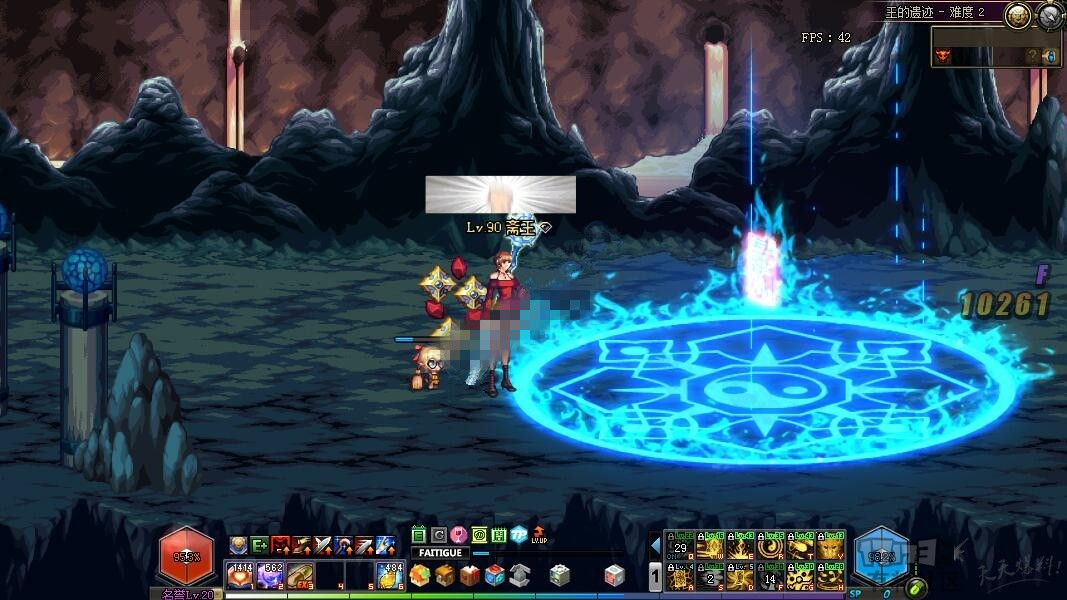1067x600 pixels.
Task: Click the E+ buff icon
Action: click(x=259, y=545)
